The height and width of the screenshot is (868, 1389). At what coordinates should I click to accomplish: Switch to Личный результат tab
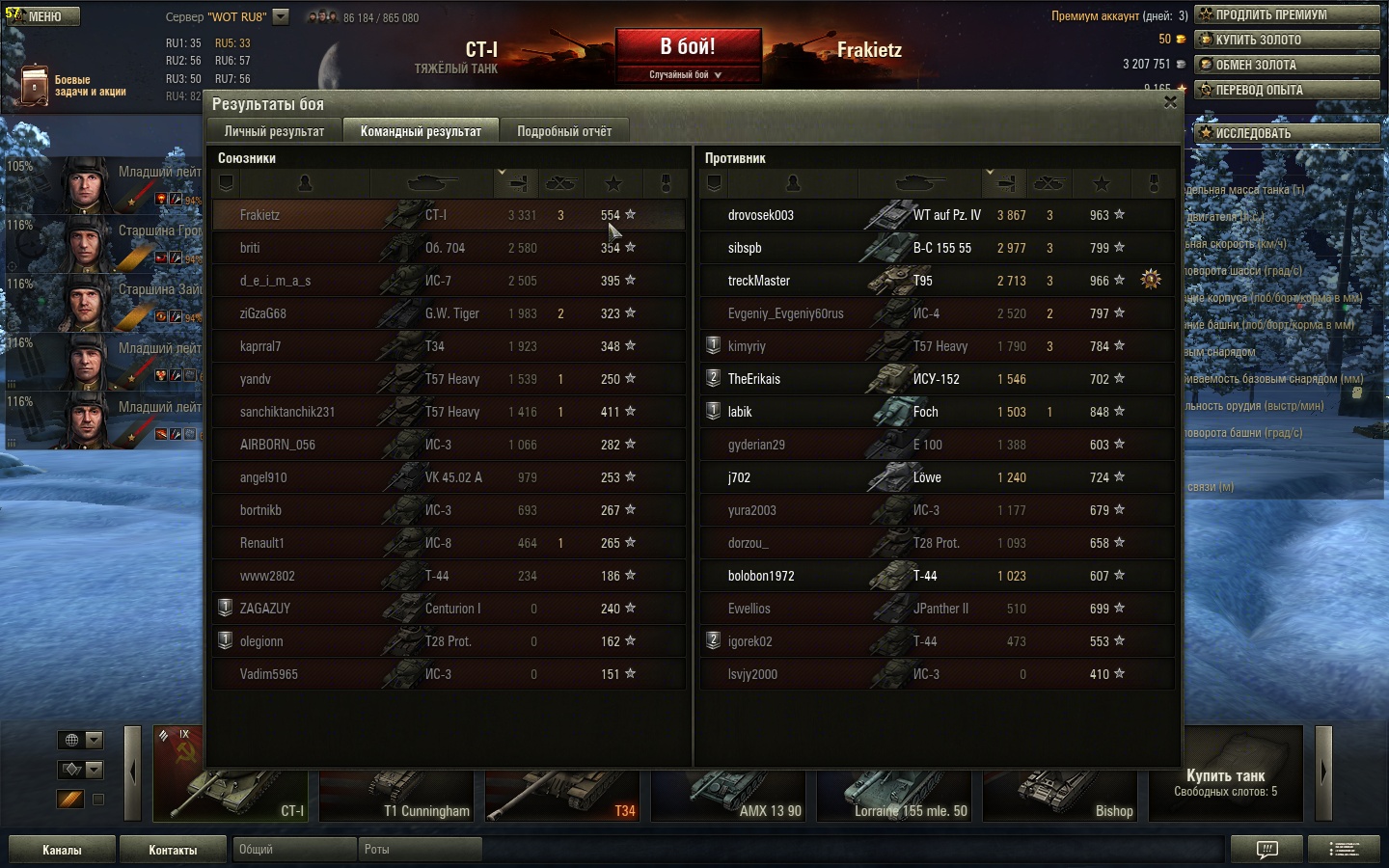pyautogui.click(x=274, y=131)
